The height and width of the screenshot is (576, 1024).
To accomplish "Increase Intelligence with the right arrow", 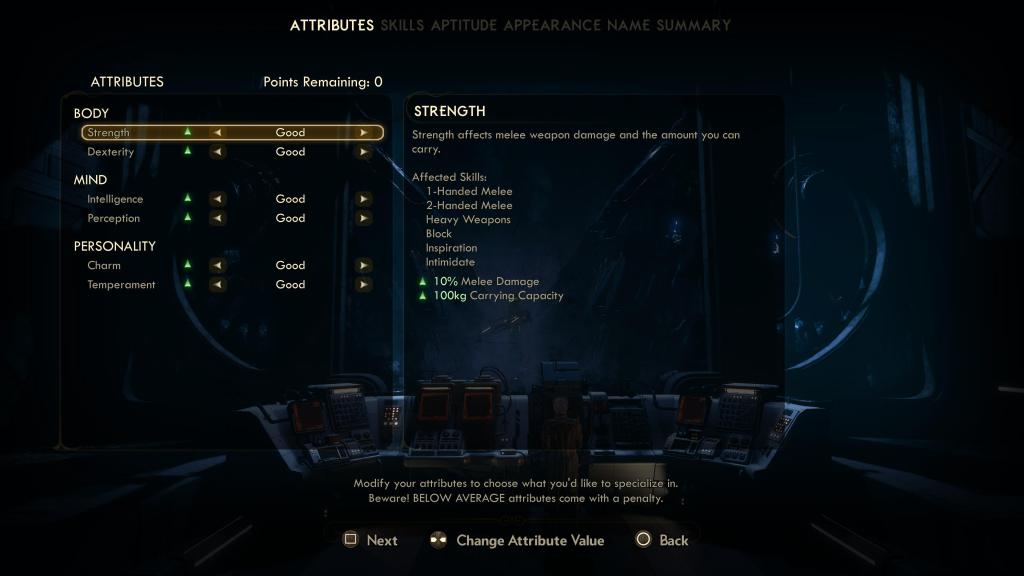I will coord(364,199).
